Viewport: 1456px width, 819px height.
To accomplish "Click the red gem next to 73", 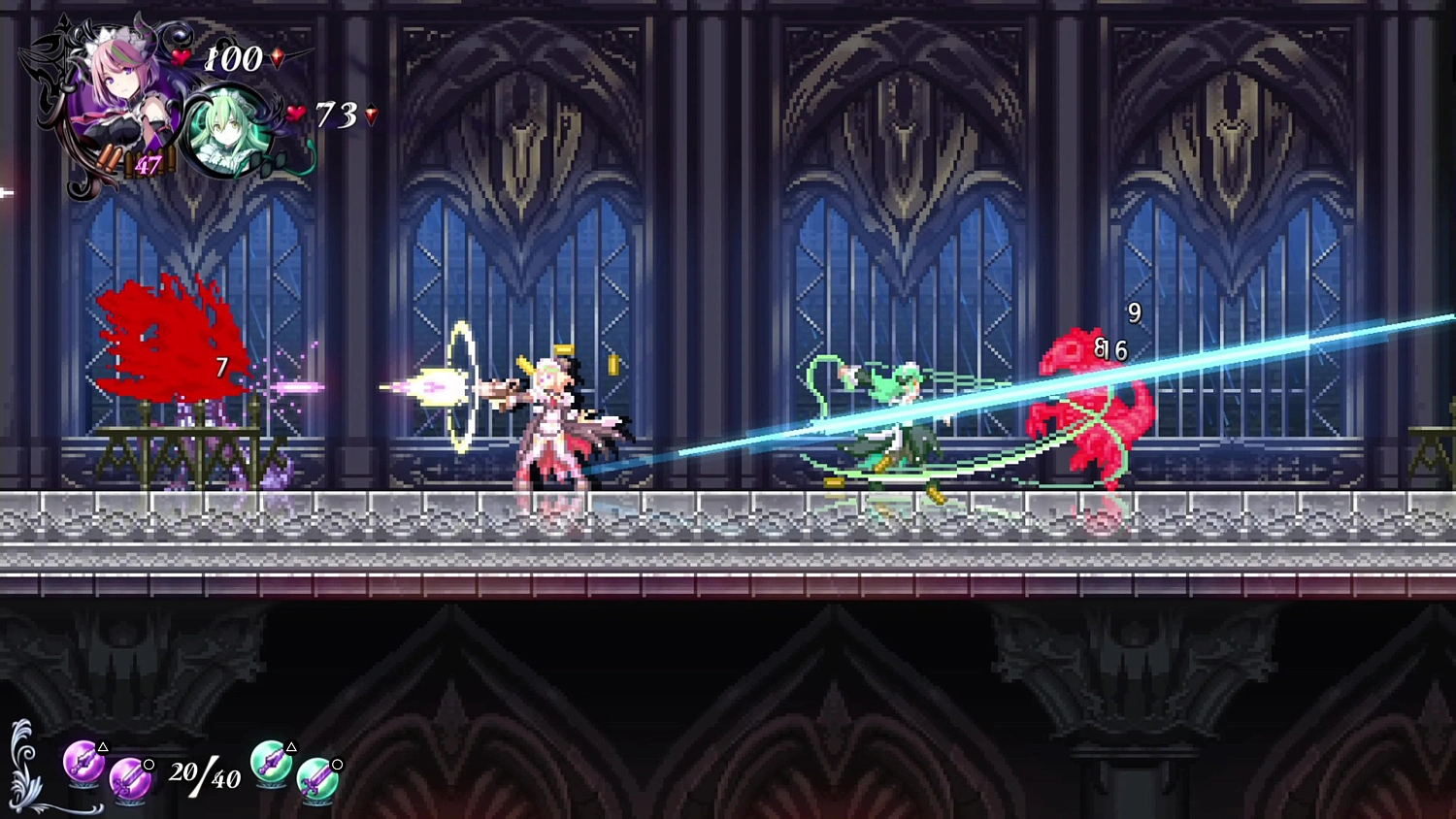I will (x=370, y=114).
